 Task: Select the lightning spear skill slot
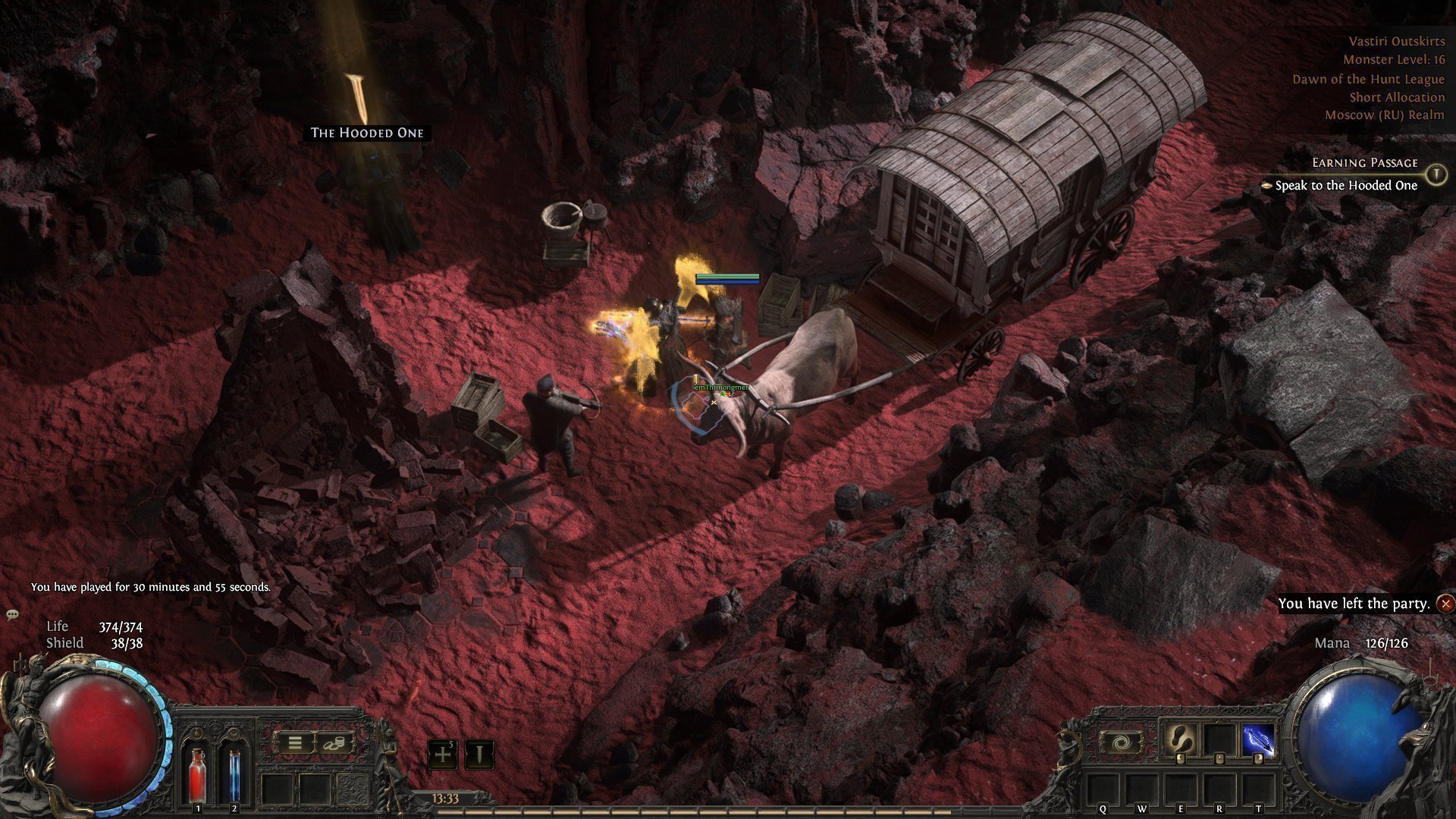click(1258, 741)
